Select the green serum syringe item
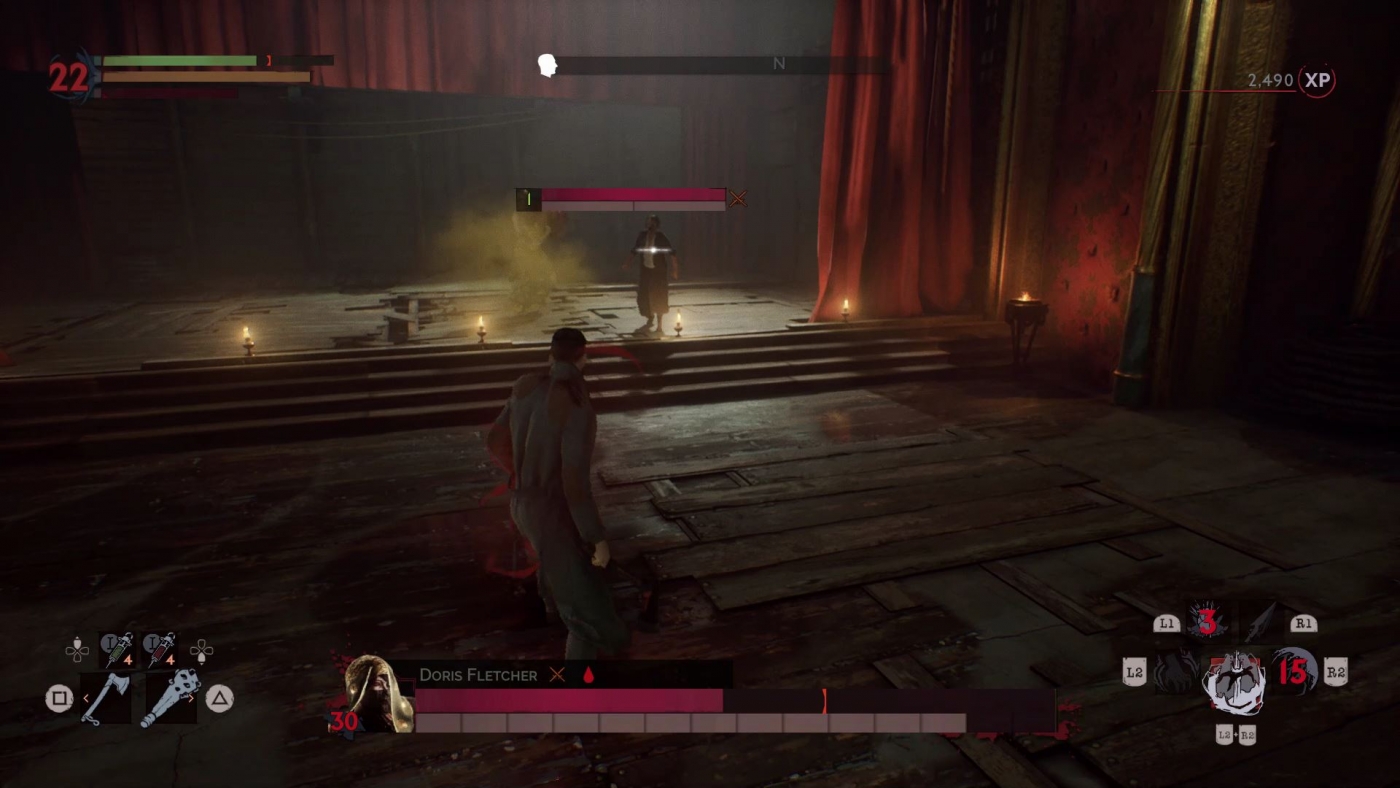 pos(118,648)
